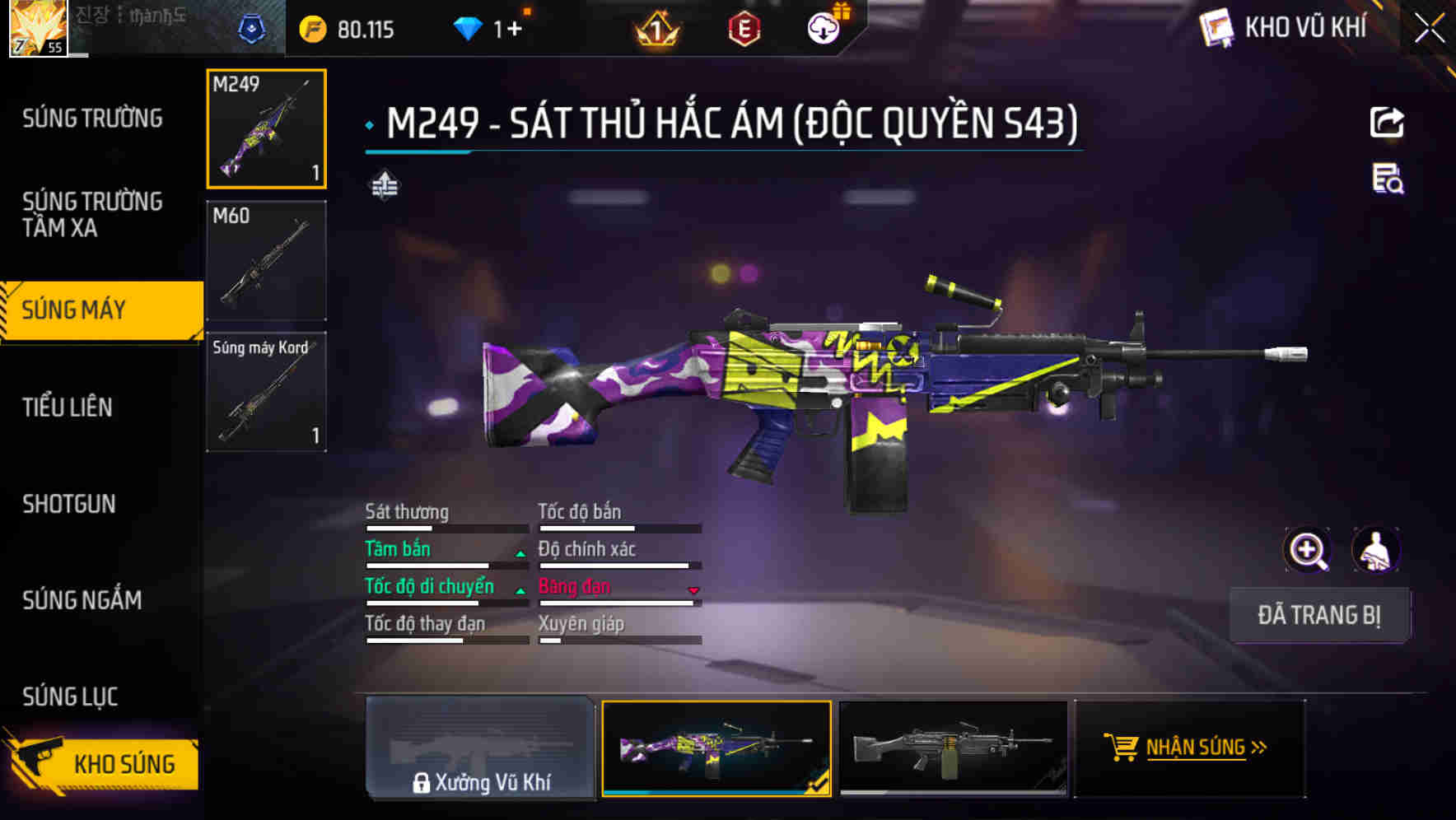Open the TIỂU LIÊN weapons tab

[x=69, y=407]
